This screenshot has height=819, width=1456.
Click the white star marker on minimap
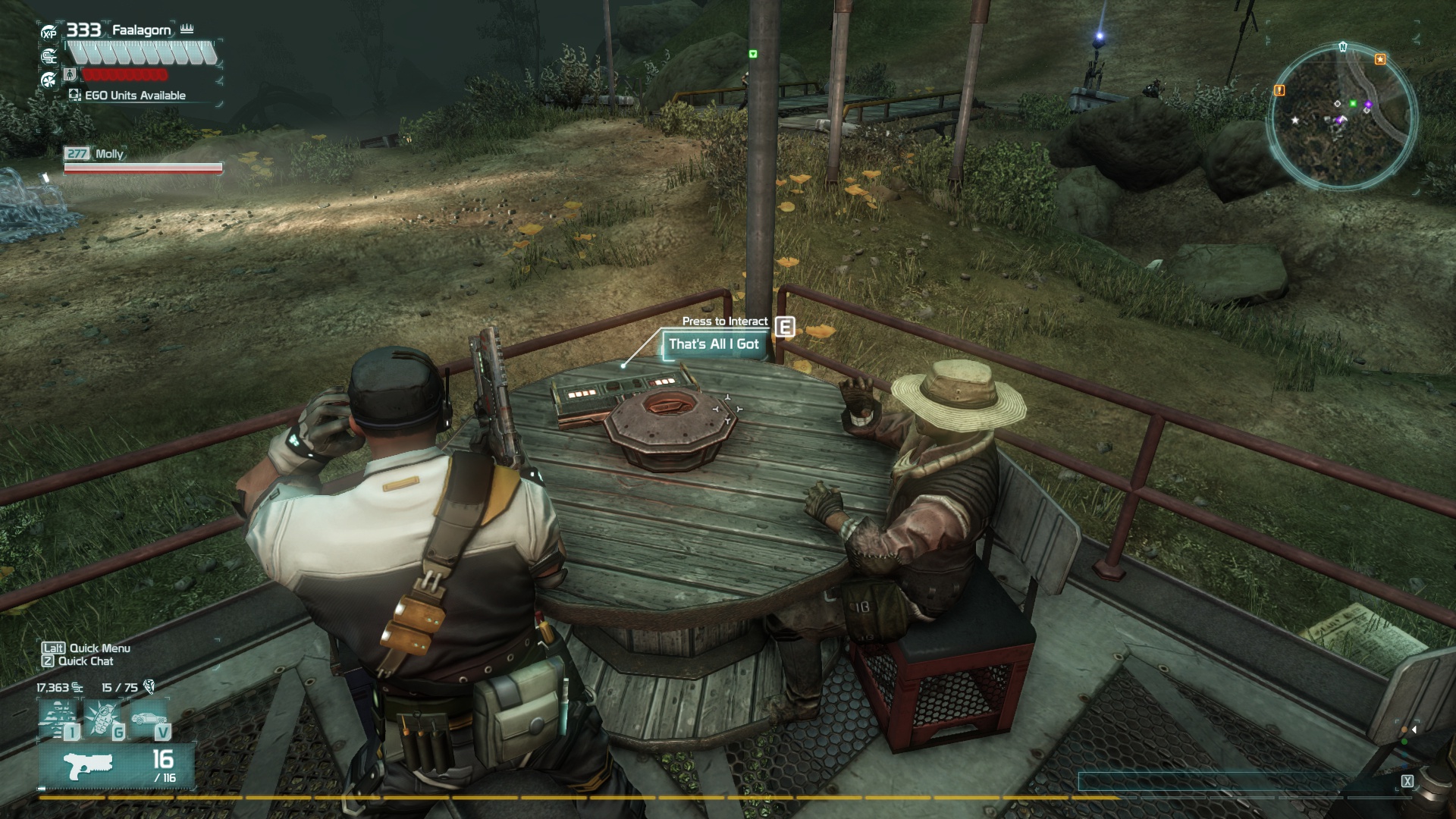point(1295,121)
